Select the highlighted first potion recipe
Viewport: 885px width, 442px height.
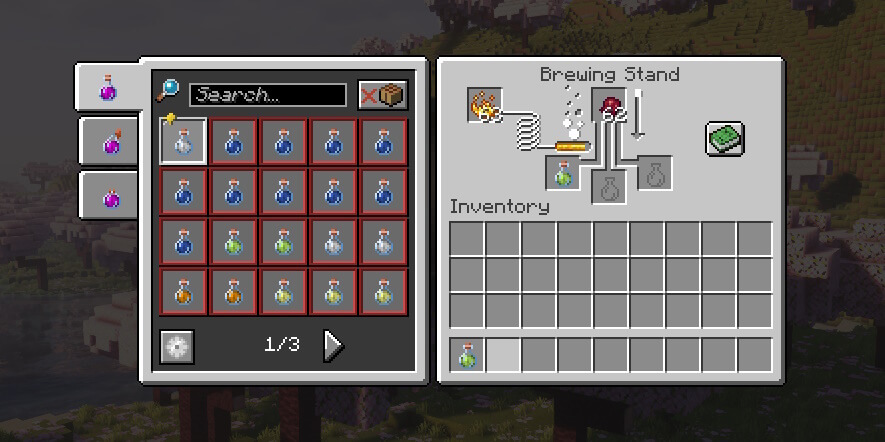[183, 142]
